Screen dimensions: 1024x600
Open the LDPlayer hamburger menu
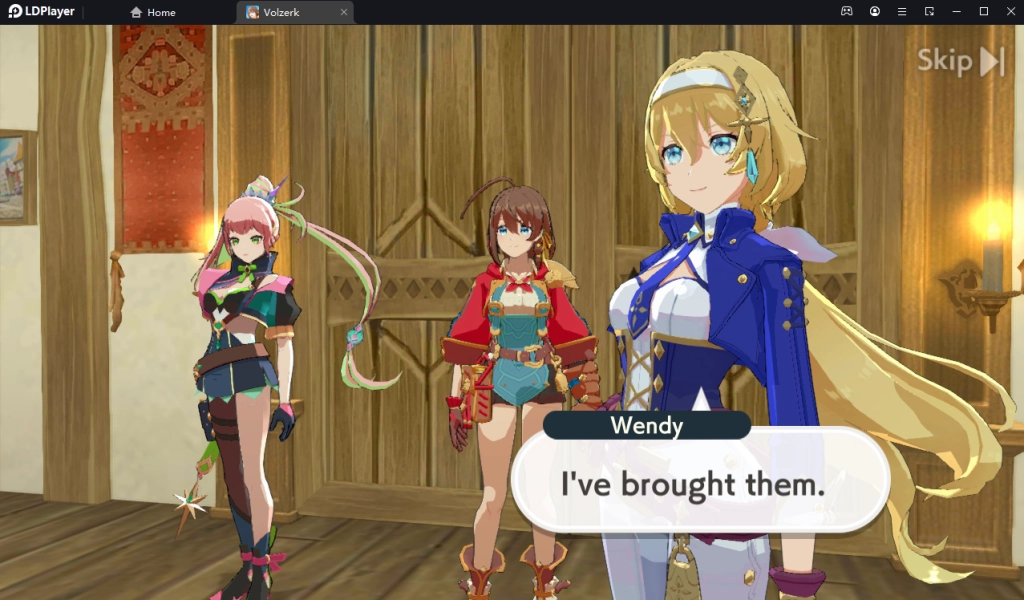tap(902, 11)
